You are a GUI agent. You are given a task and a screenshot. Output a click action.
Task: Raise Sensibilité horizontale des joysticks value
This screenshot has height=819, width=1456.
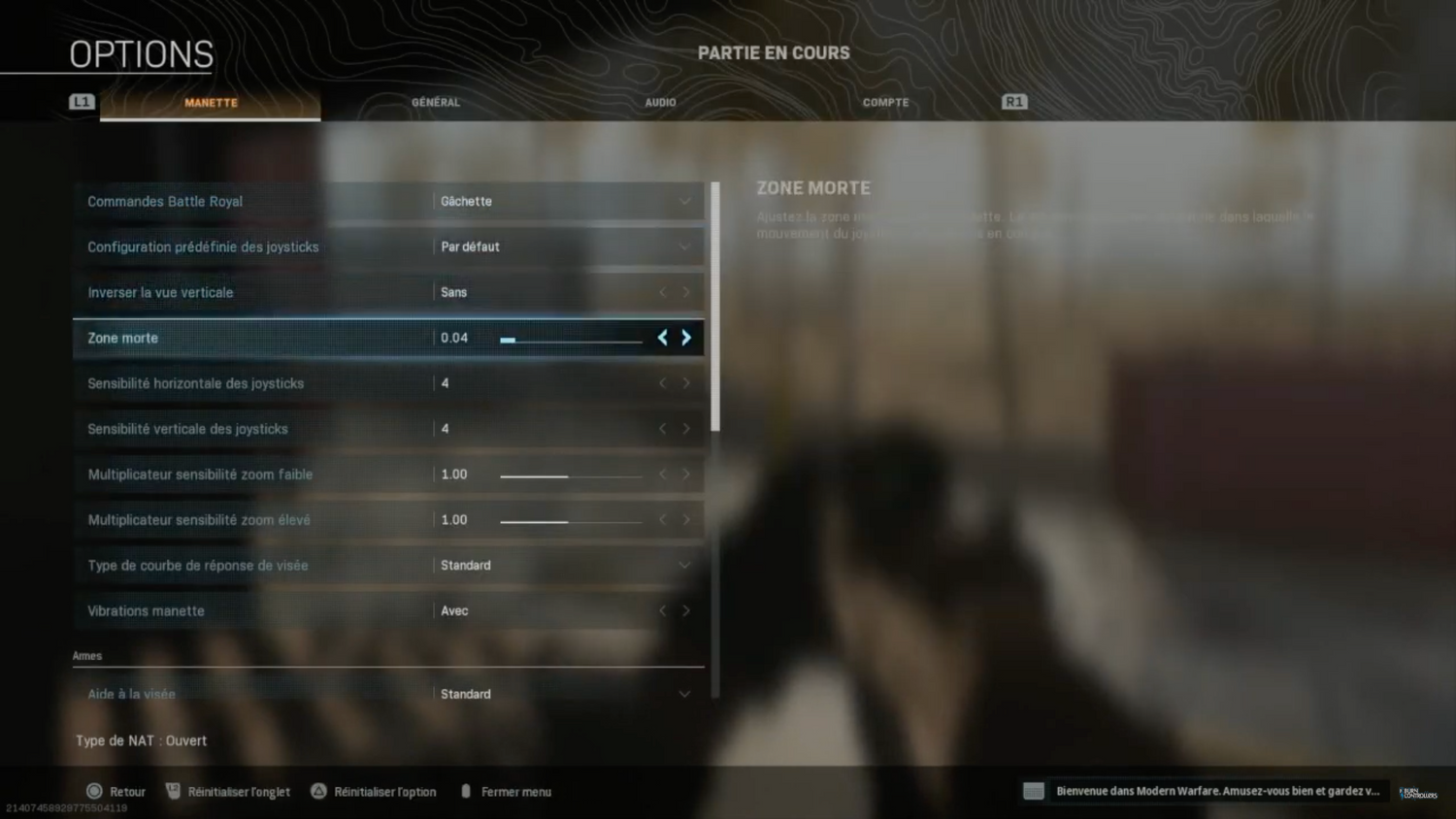tap(686, 383)
